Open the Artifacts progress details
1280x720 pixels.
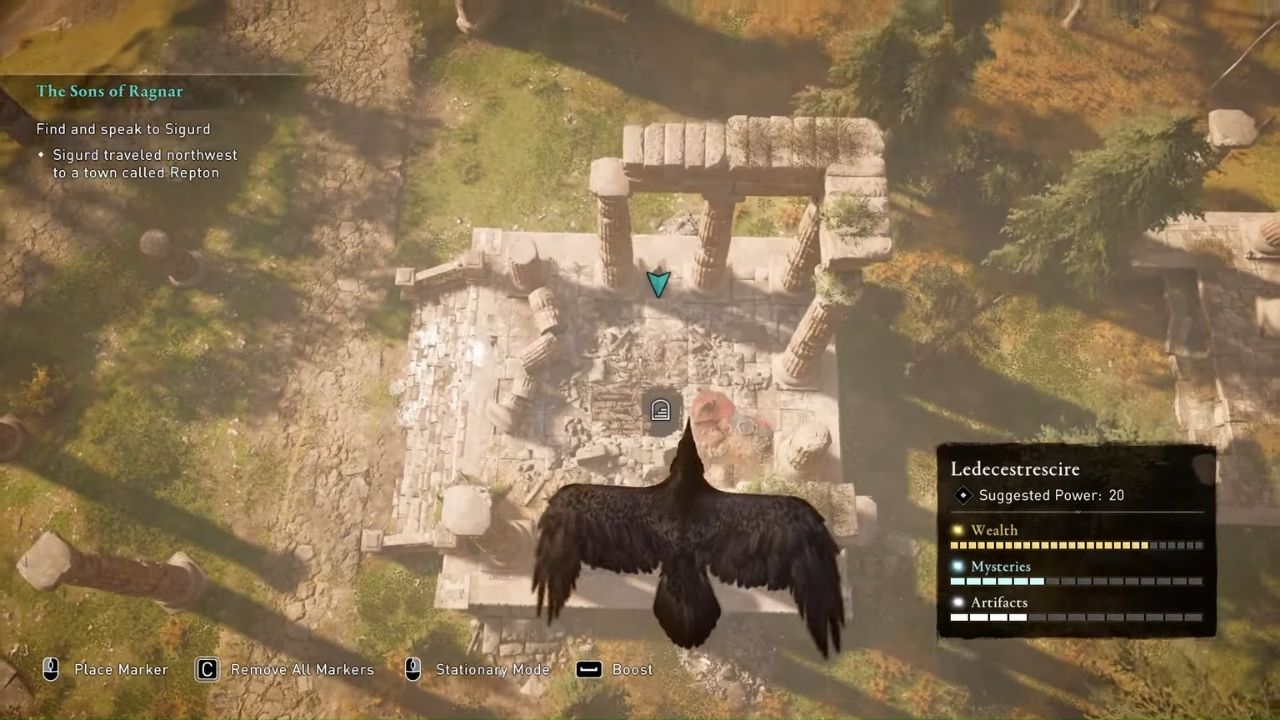tap(999, 602)
